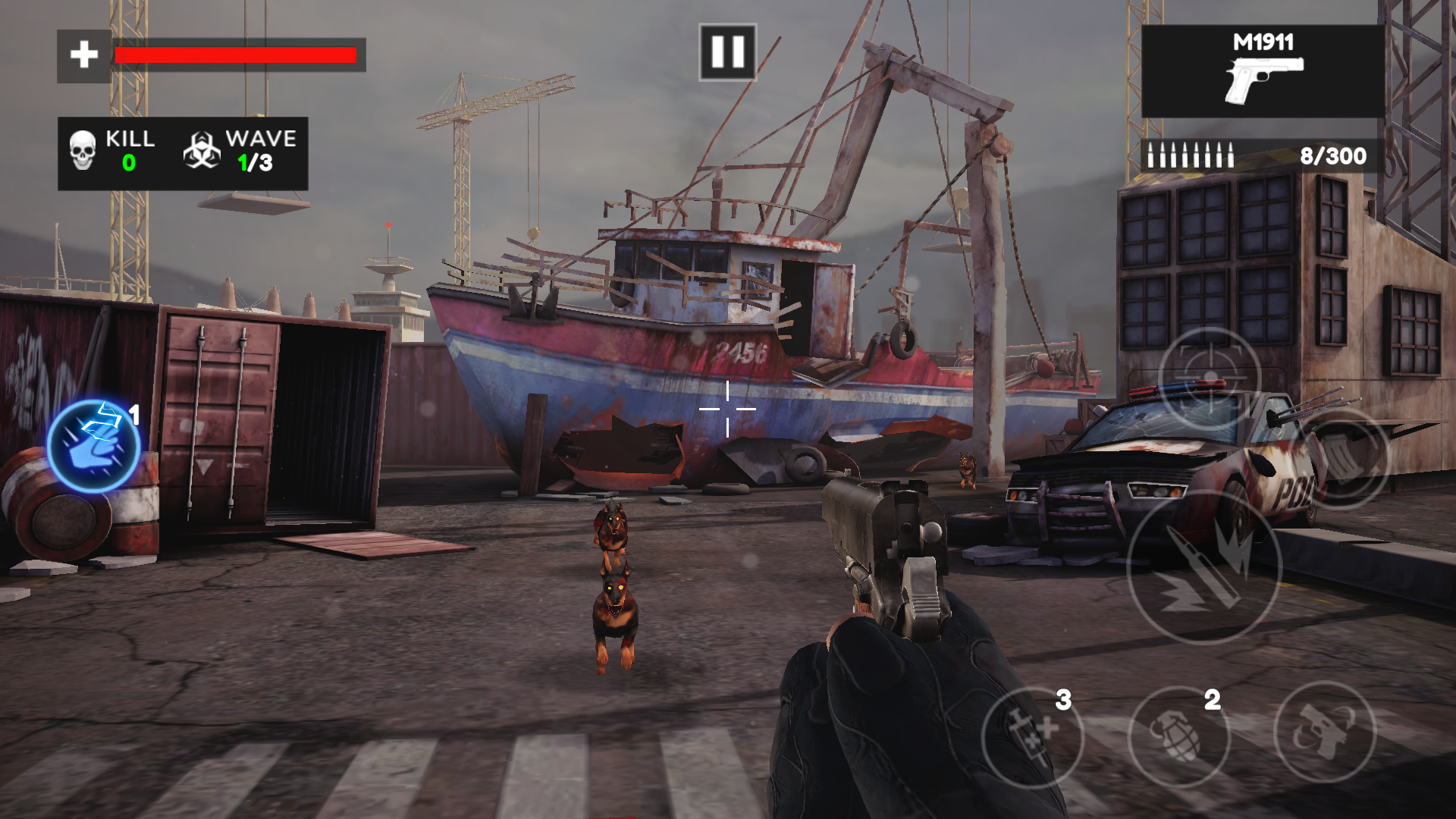Tap the row of bullet icons
The image size is (1456, 819).
pyautogui.click(x=1191, y=157)
